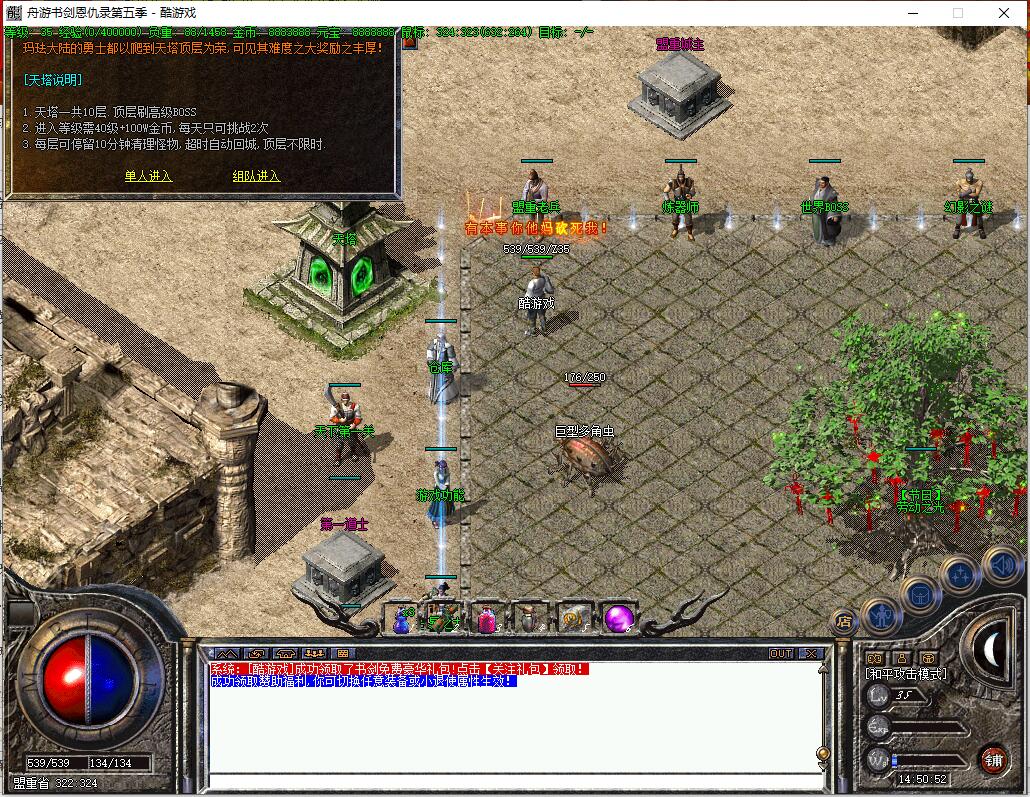Select the purple orb belt slot
Screen dimensions: 1030x797
[618, 619]
